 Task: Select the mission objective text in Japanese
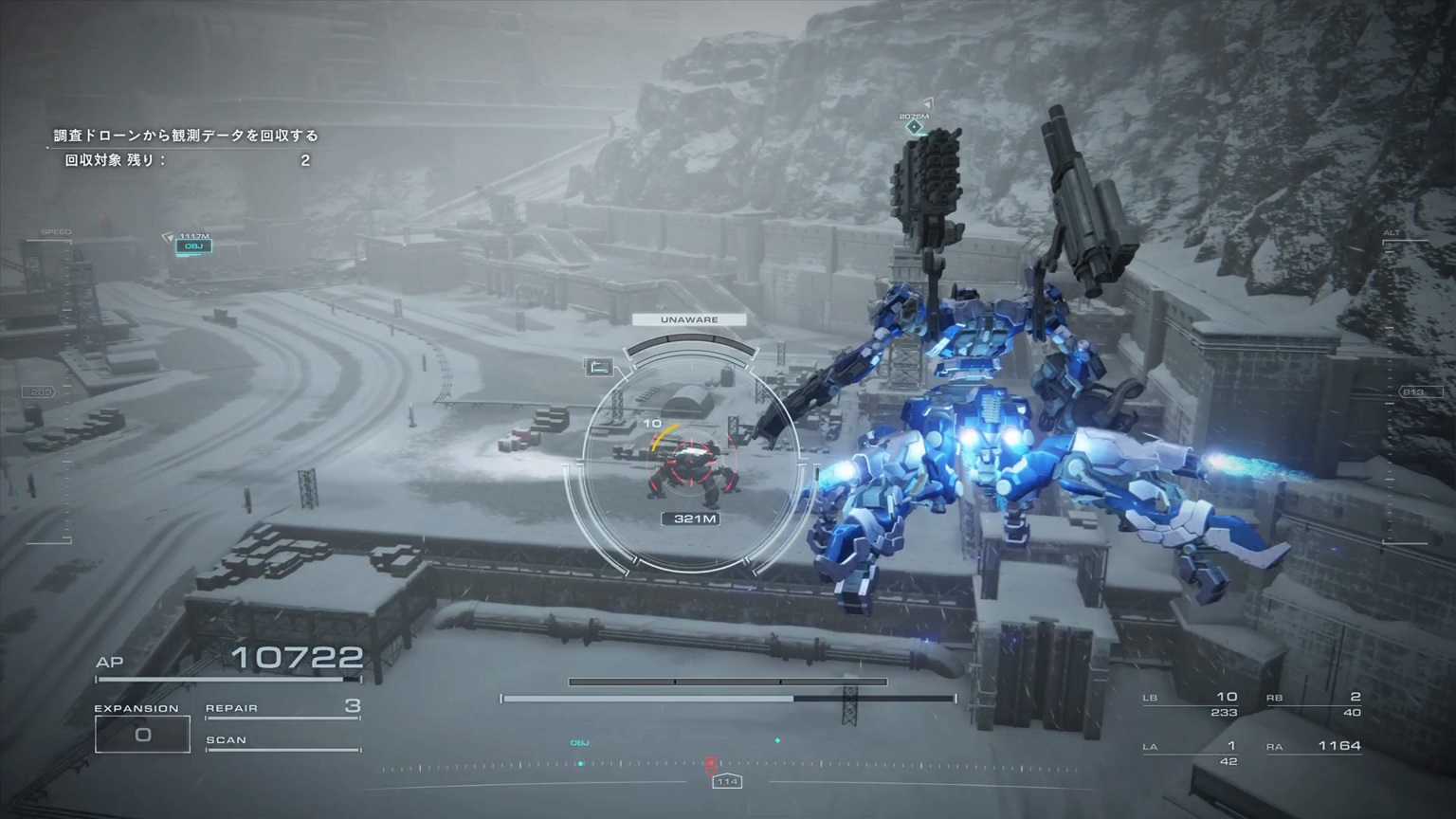186,136
